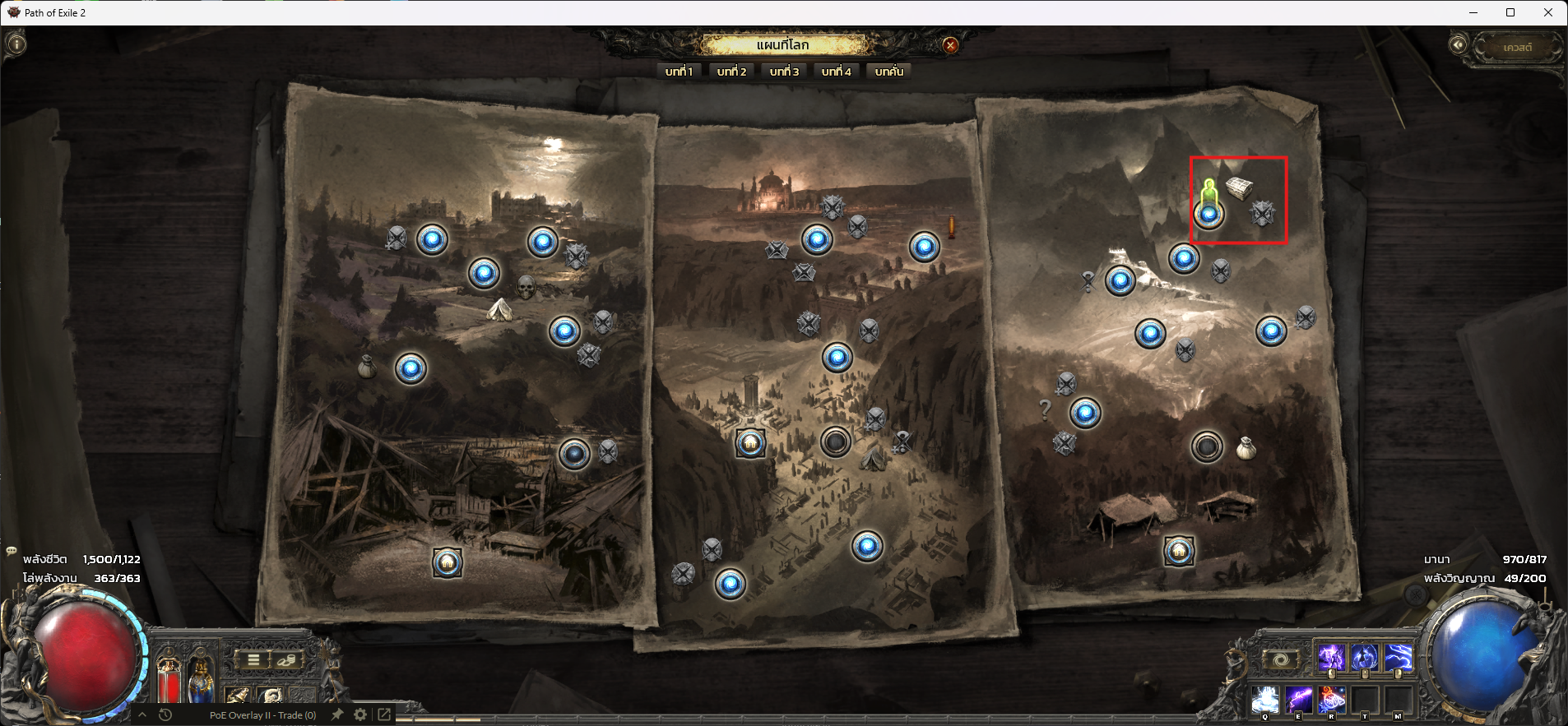
Task: Activate the orange fiery rune skill on R
Action: tap(1331, 701)
